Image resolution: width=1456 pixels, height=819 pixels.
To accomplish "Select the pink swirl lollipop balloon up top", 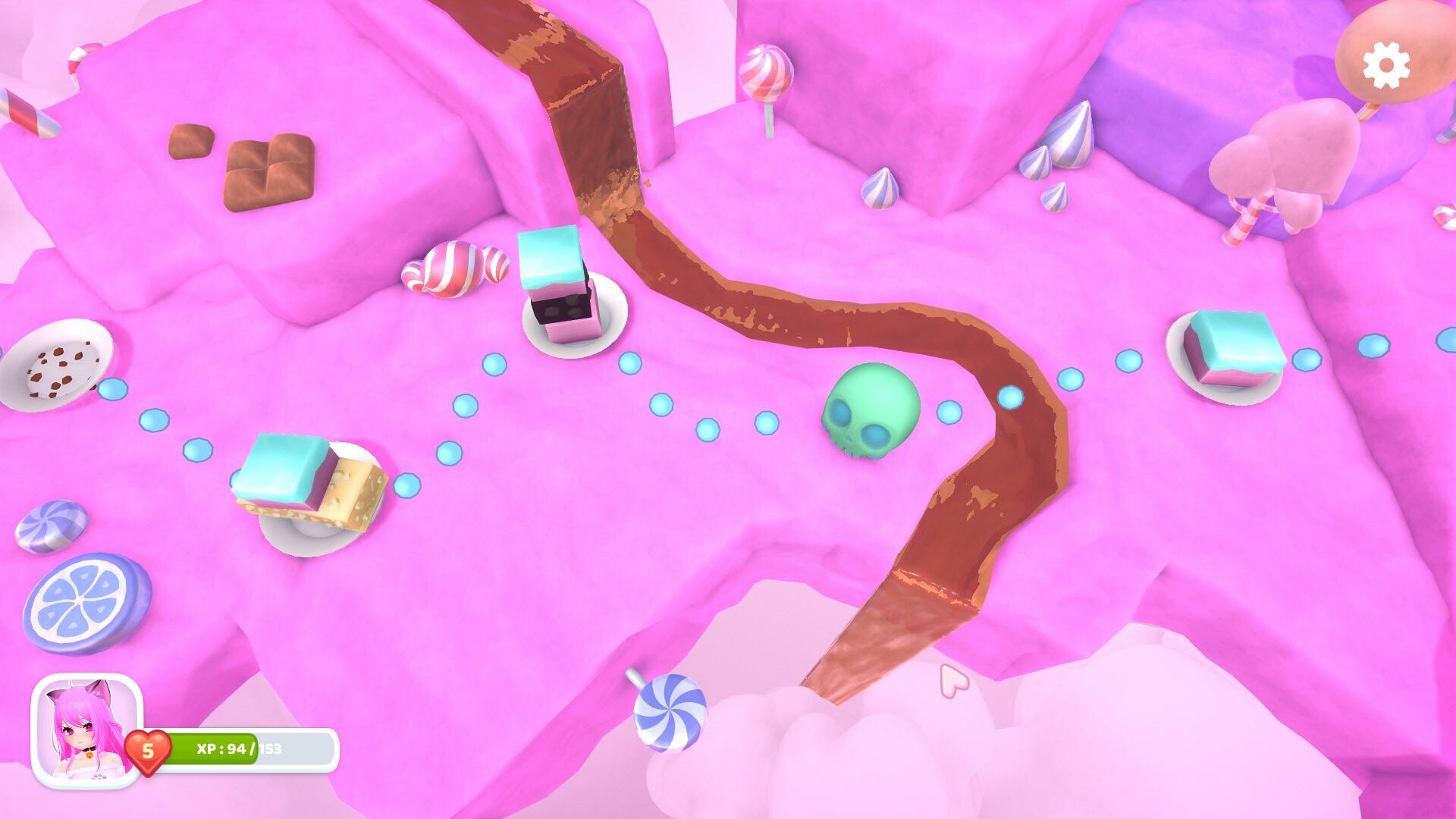I will pos(767,72).
